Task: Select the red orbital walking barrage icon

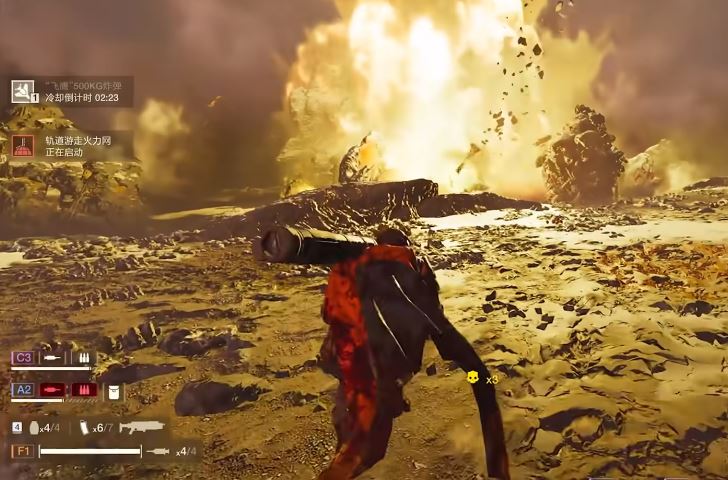Action: pos(22,146)
